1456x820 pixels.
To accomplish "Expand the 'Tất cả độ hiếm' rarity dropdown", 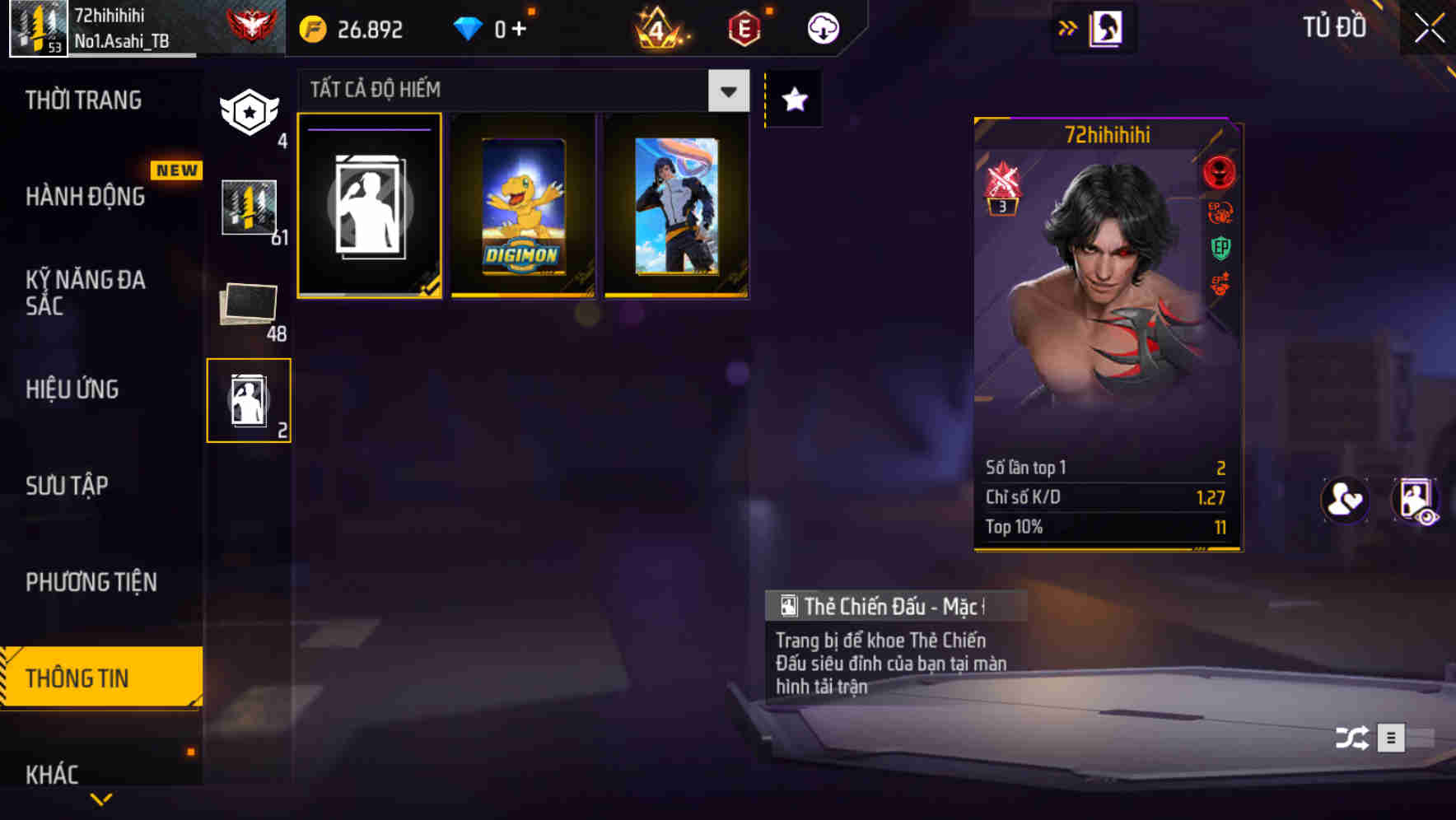I will pyautogui.click(x=726, y=91).
